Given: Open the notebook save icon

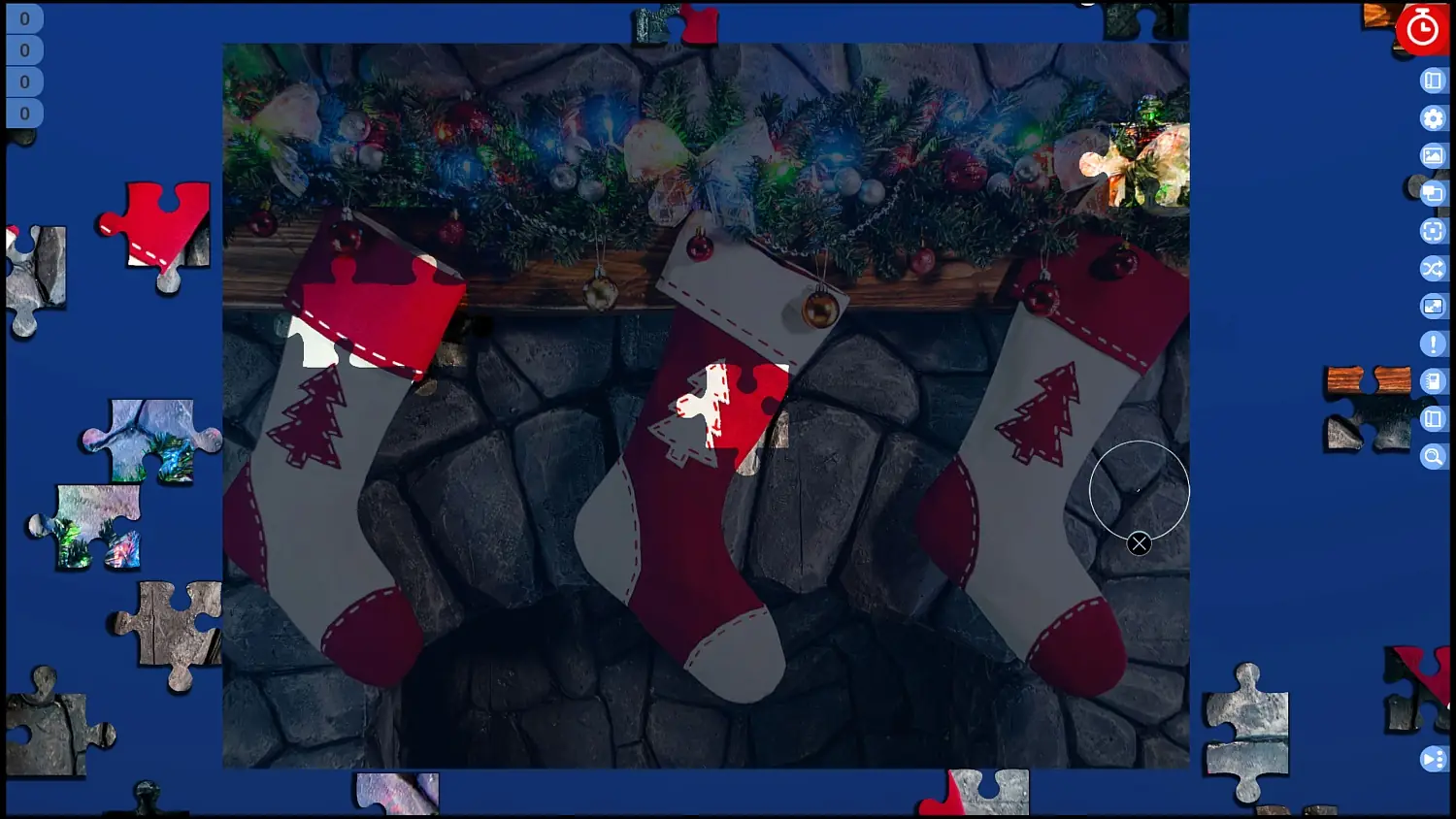Looking at the screenshot, I should (x=1433, y=381).
